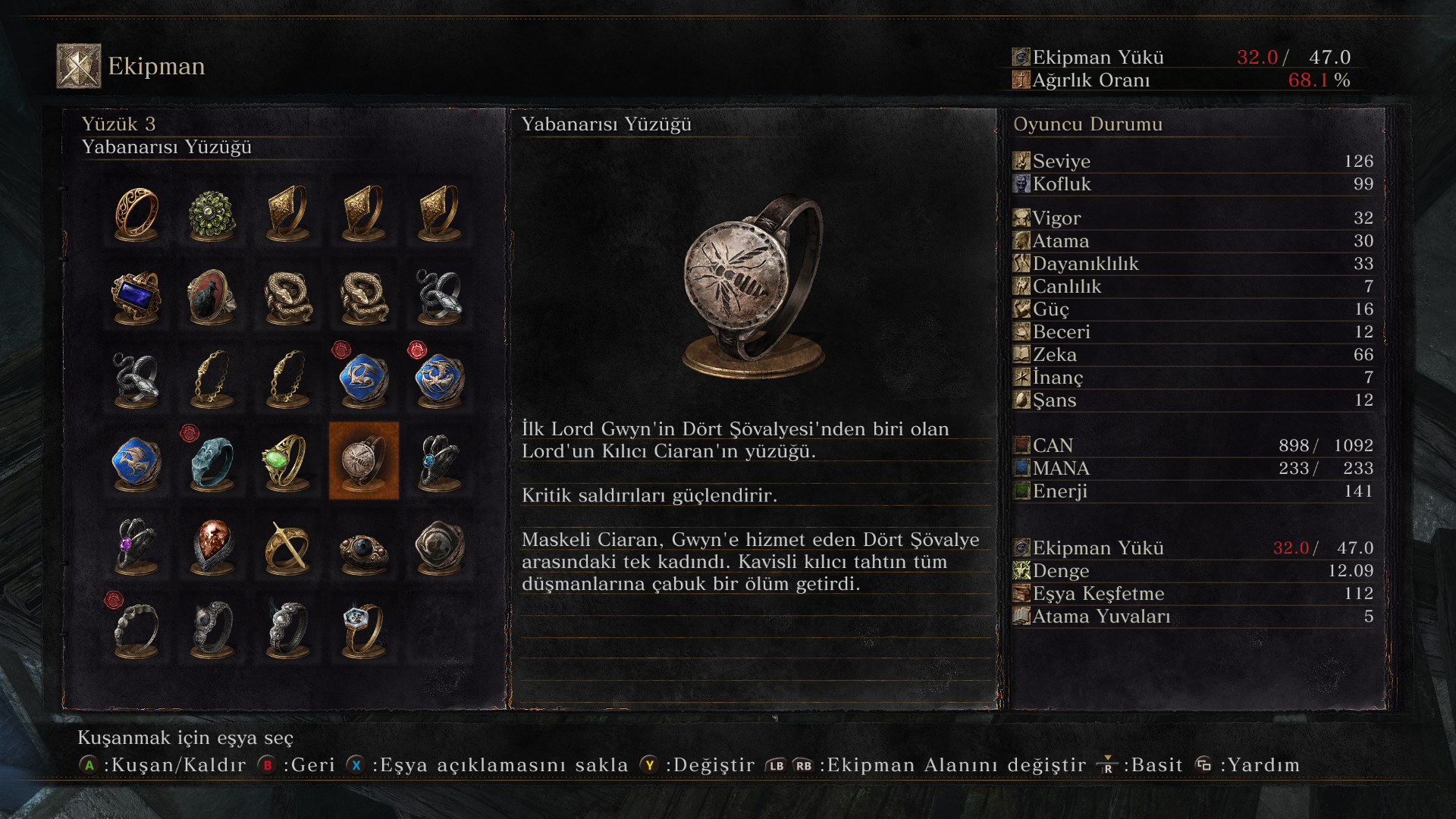Choose the gold filigree band ring
Viewport: 1456px width, 819px height.
point(136,214)
